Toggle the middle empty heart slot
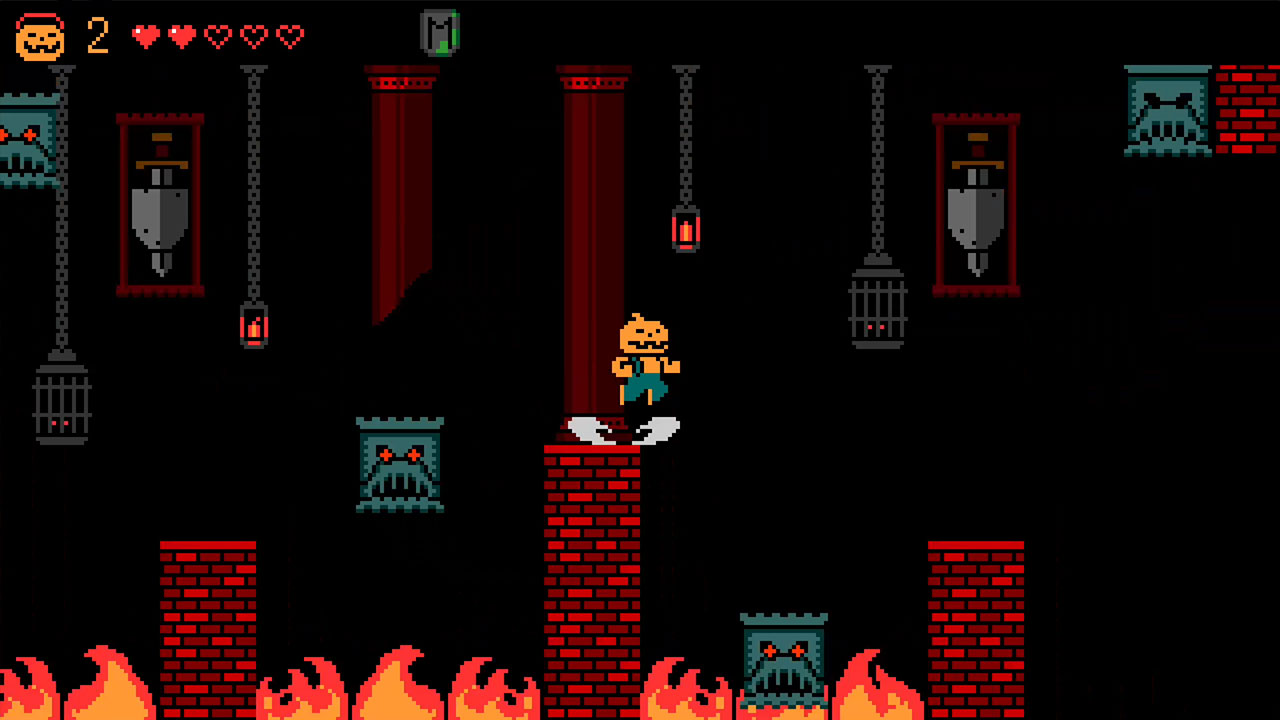 click(x=219, y=35)
